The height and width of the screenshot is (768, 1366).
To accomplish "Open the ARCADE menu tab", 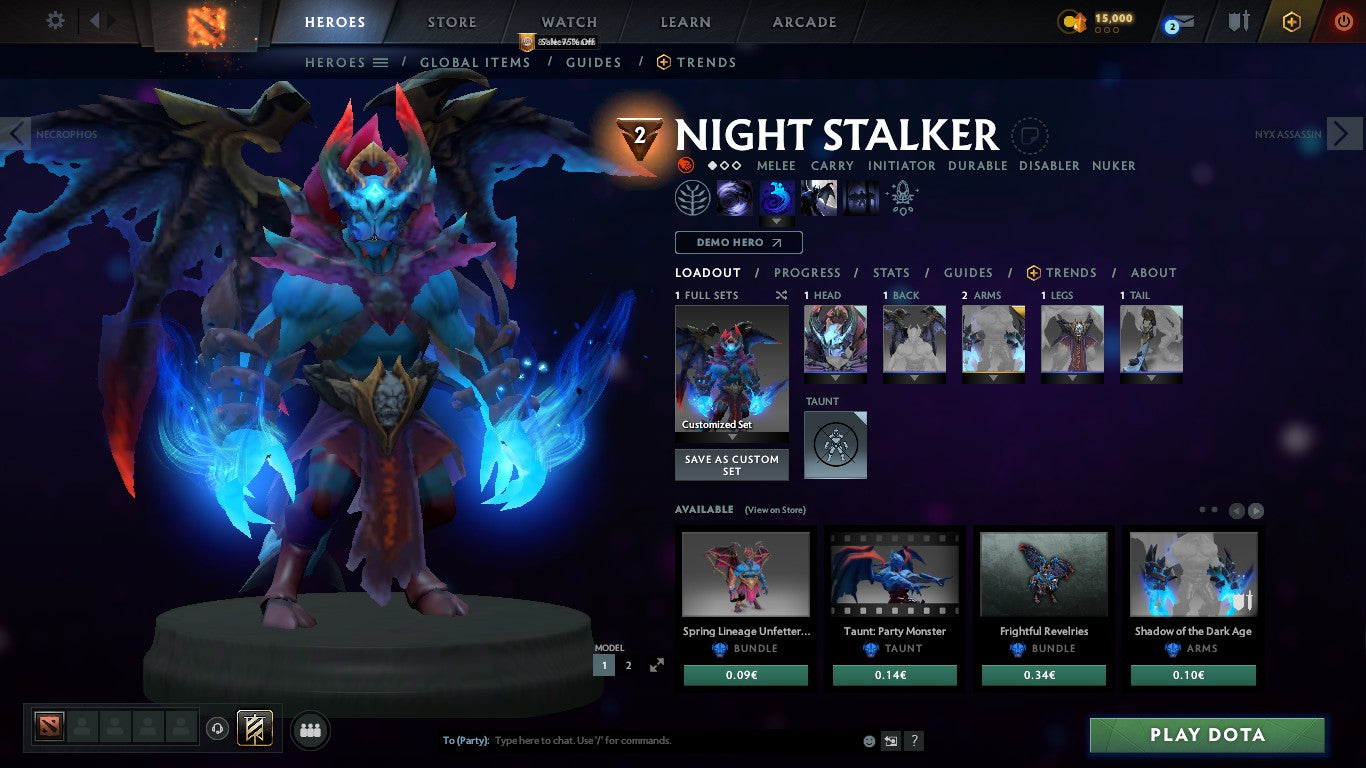I will tap(803, 21).
